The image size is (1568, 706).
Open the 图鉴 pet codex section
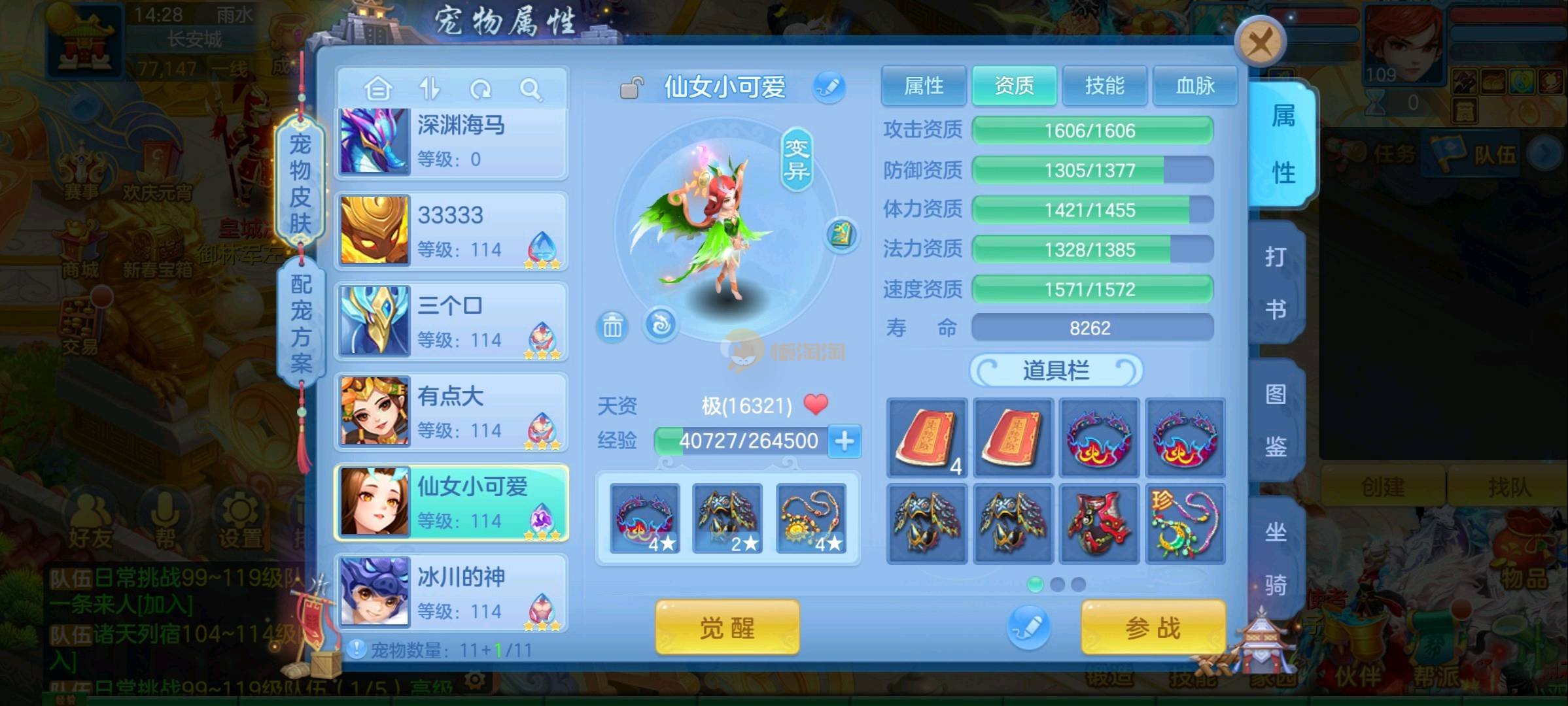1275,420
